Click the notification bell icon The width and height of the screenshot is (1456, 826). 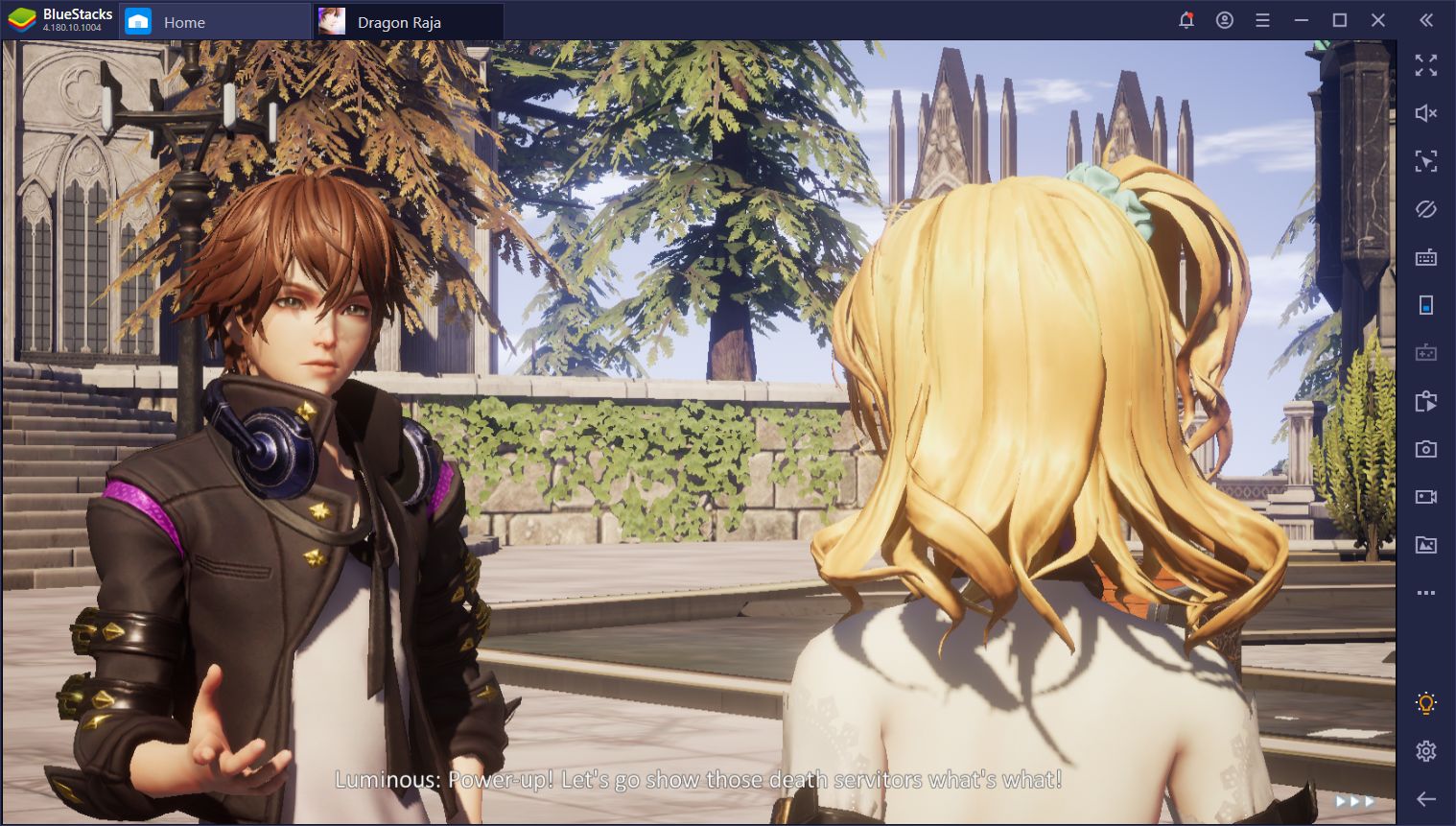coord(1186,19)
